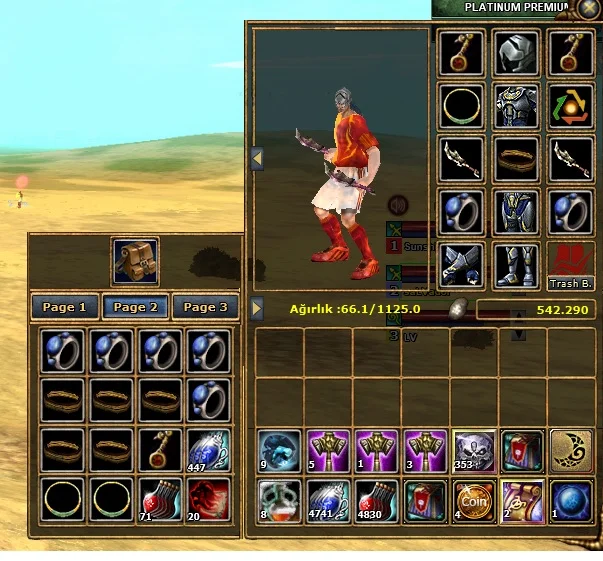Click the left arrow beside character preview
The height and width of the screenshot is (561, 603).
pyautogui.click(x=257, y=159)
